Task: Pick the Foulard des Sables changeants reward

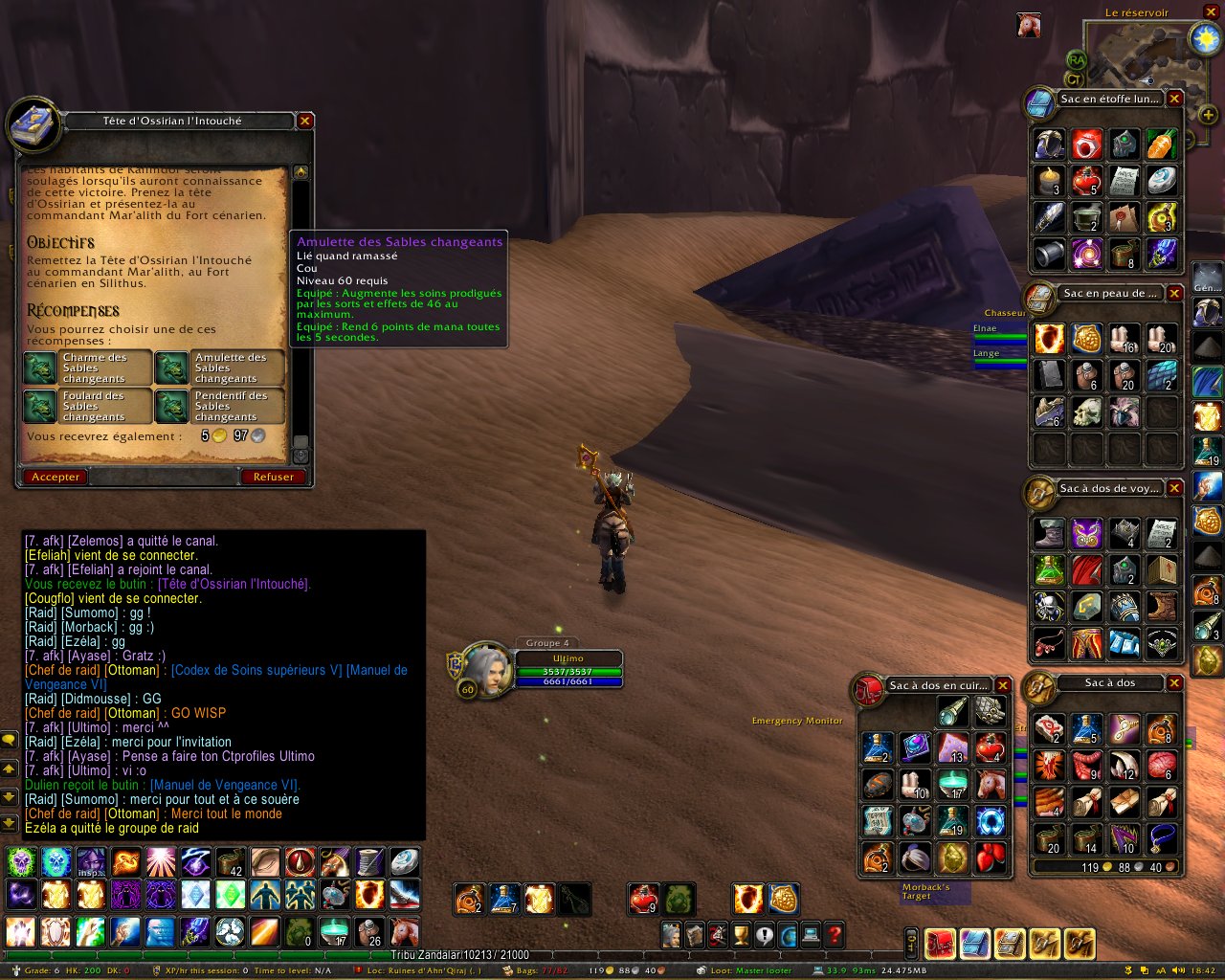Action: (87, 406)
